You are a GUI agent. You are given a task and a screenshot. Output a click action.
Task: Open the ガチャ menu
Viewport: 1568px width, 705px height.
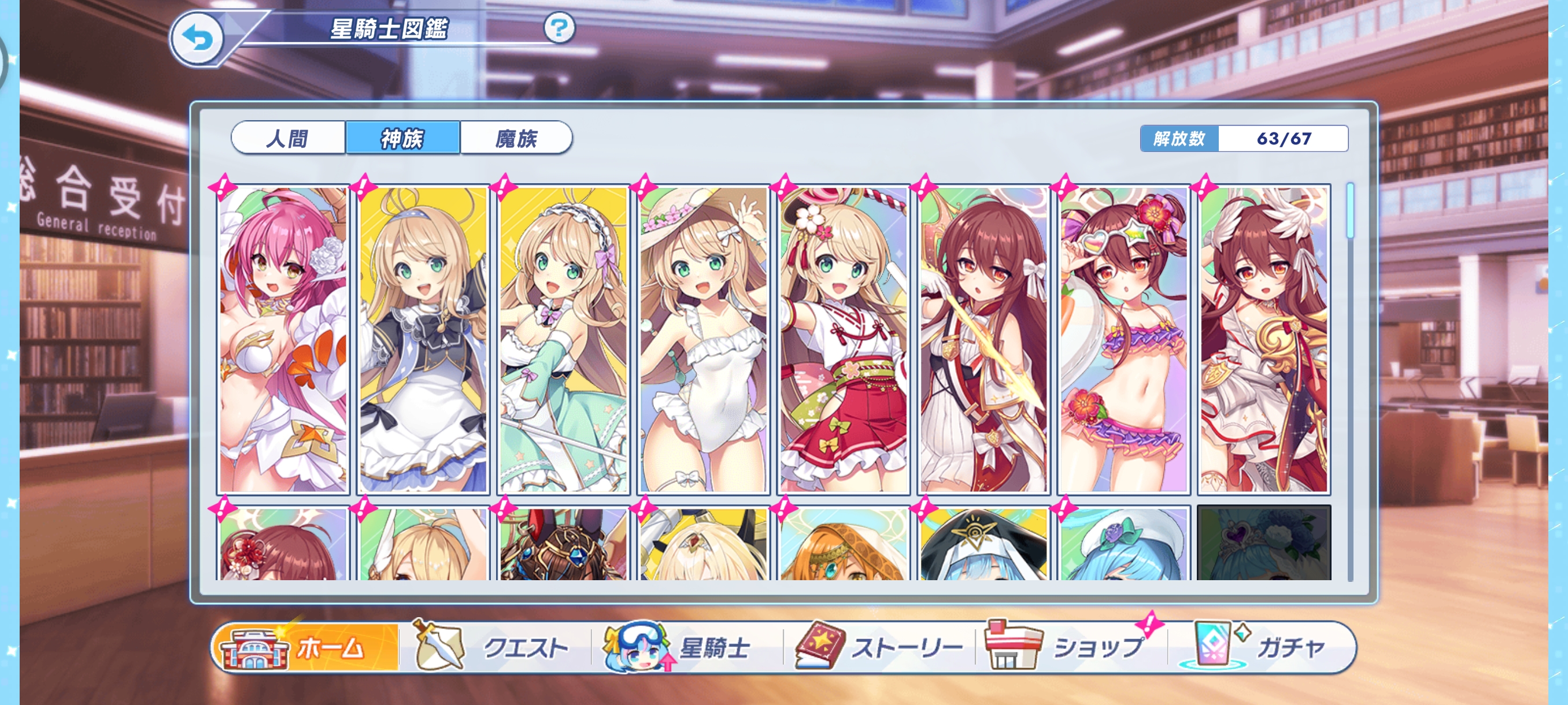(1261, 647)
